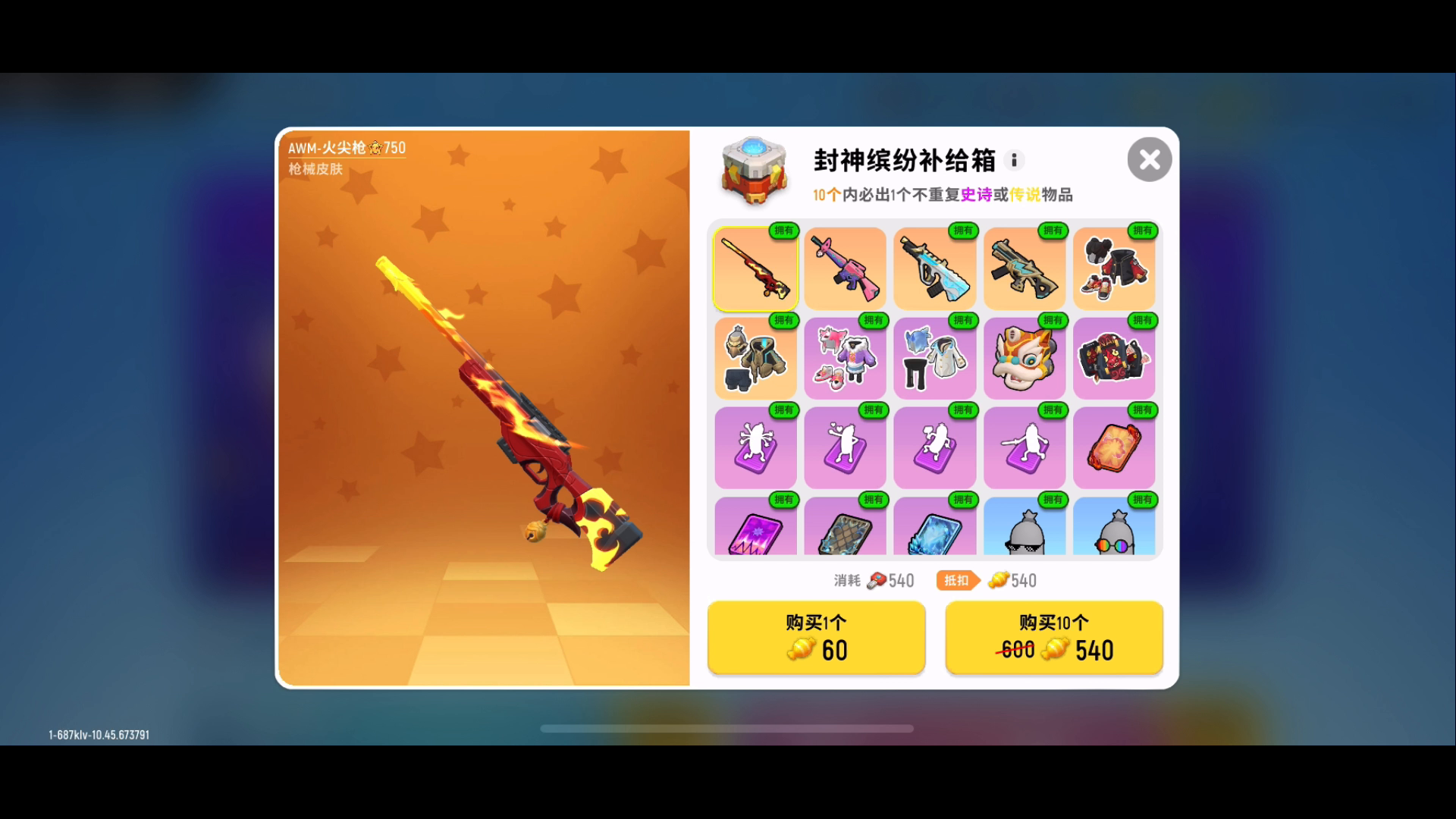Select the flaming AWM sniper skin in the grid
This screenshot has width=1456, height=819.
coord(755,268)
